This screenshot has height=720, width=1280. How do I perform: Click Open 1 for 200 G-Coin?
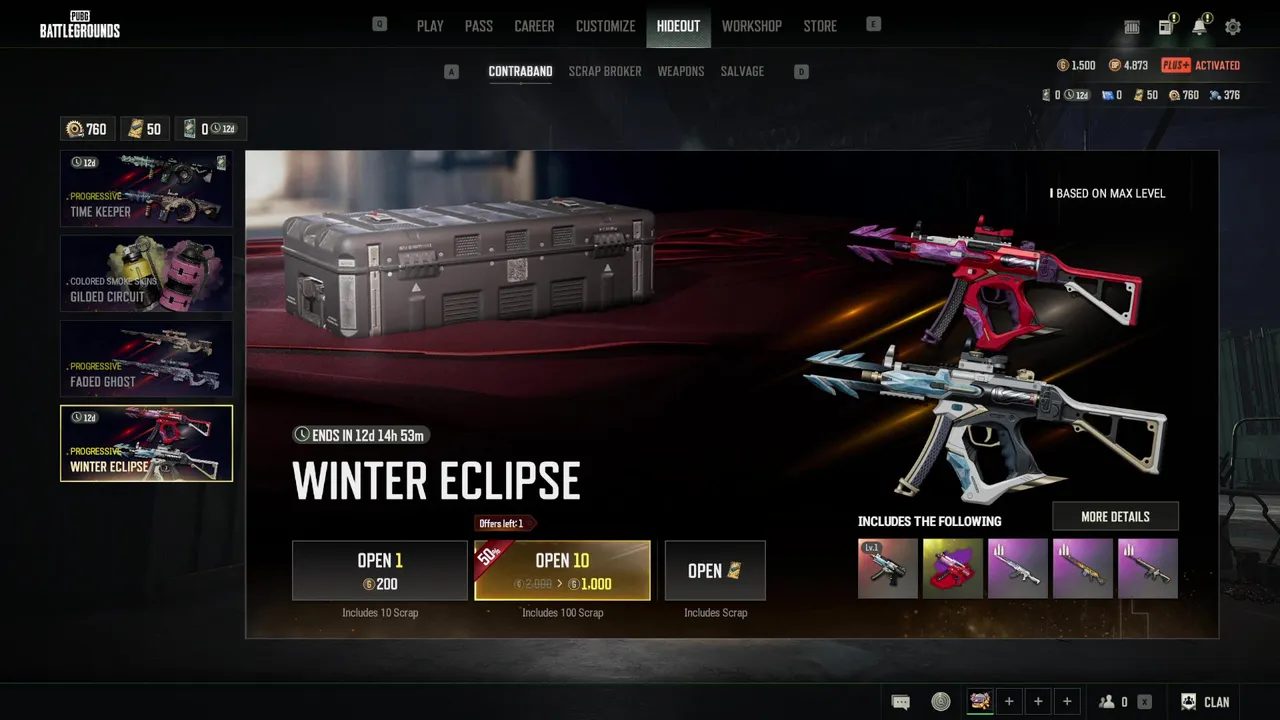[x=379, y=570]
